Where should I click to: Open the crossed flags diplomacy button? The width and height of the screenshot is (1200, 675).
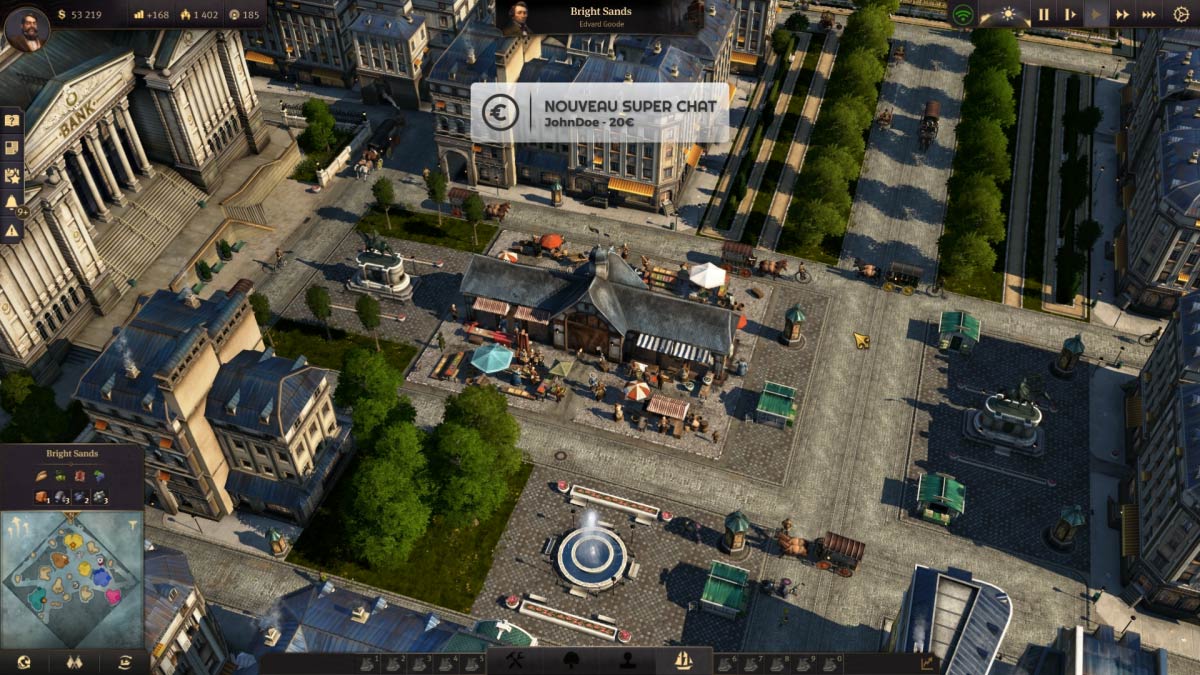[x=73, y=662]
